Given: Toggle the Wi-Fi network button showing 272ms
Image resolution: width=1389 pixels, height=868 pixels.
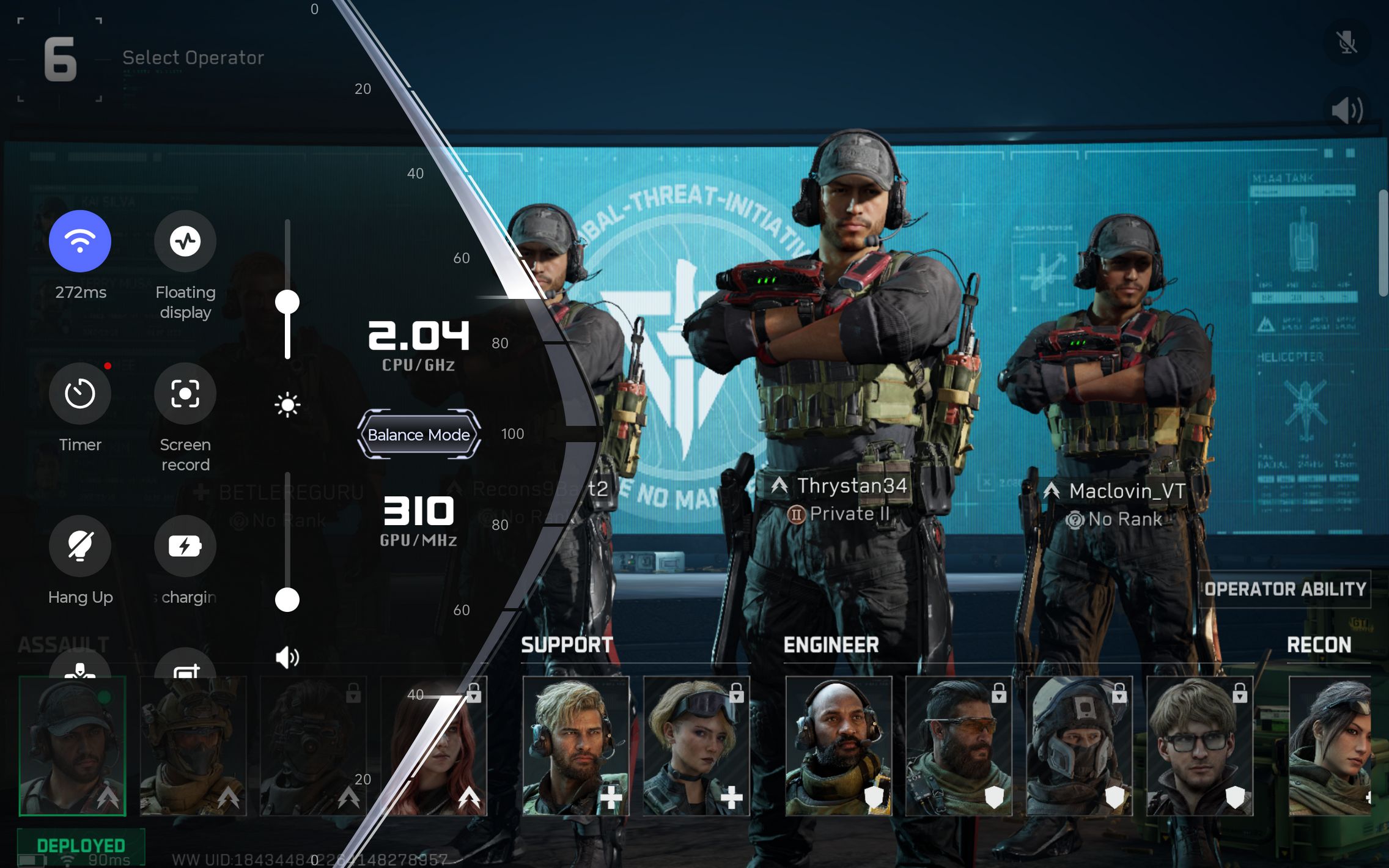Looking at the screenshot, I should (80, 241).
